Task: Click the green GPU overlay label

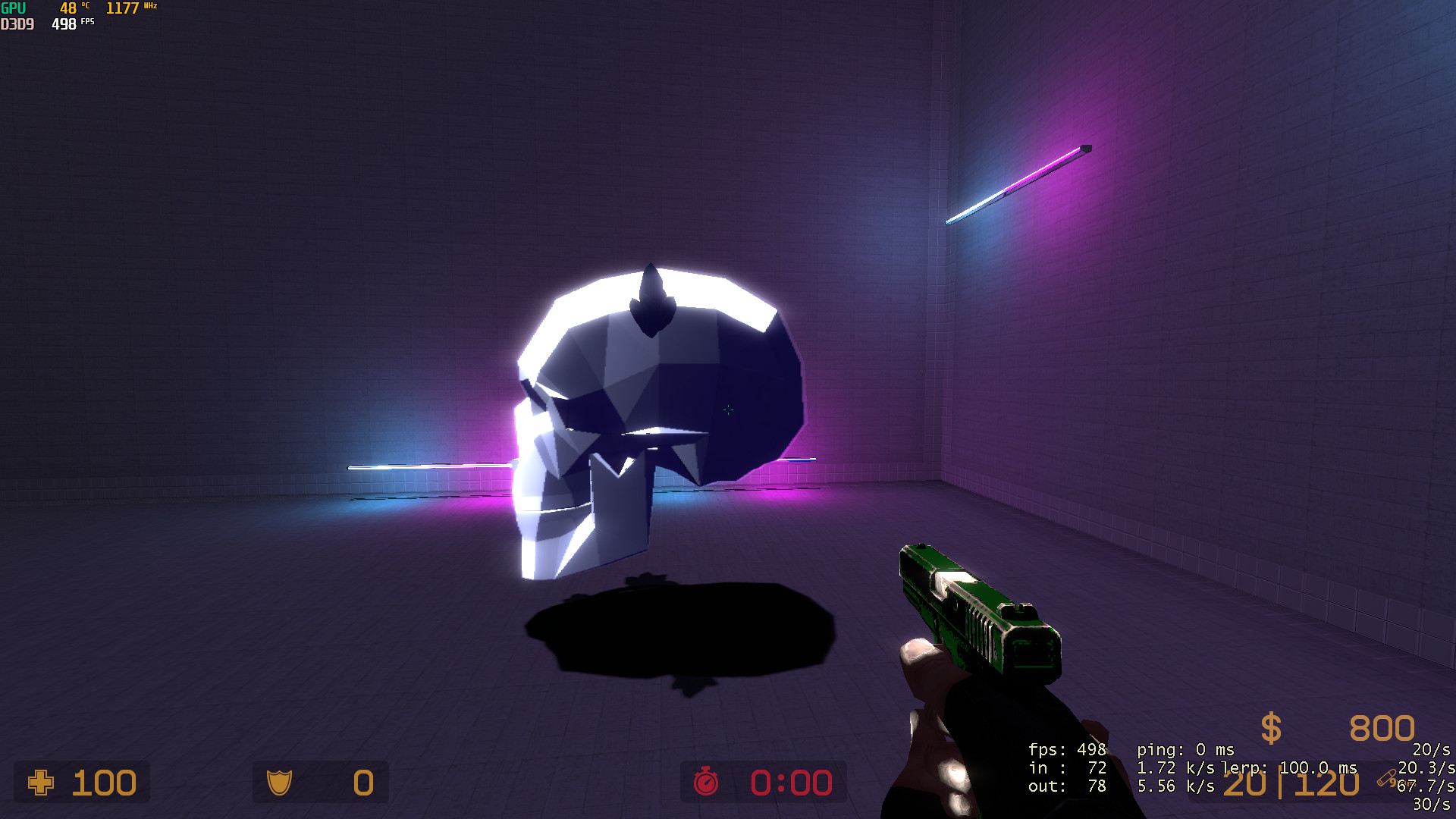Action: [12, 7]
